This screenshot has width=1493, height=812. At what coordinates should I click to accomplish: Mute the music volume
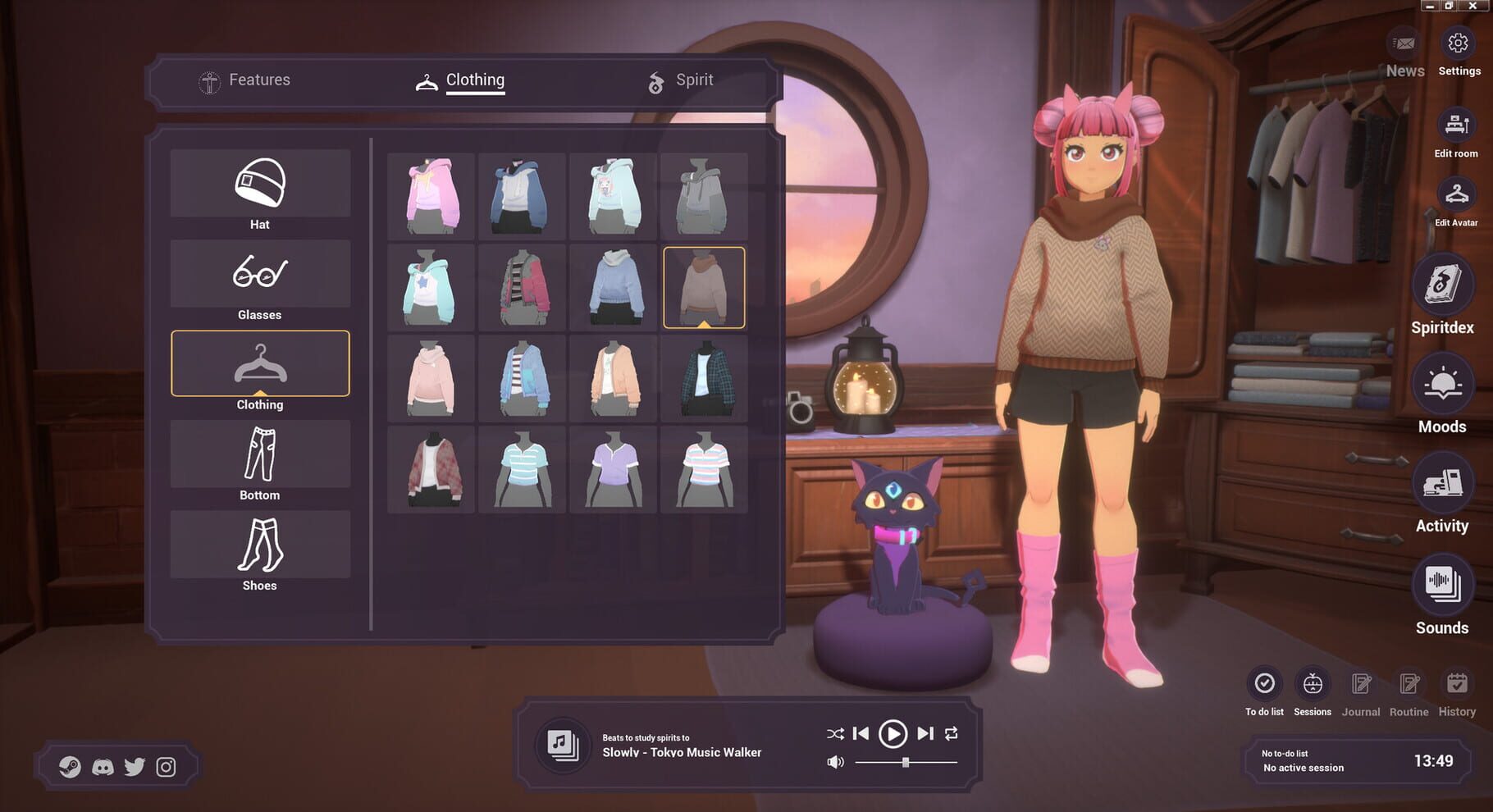(835, 761)
